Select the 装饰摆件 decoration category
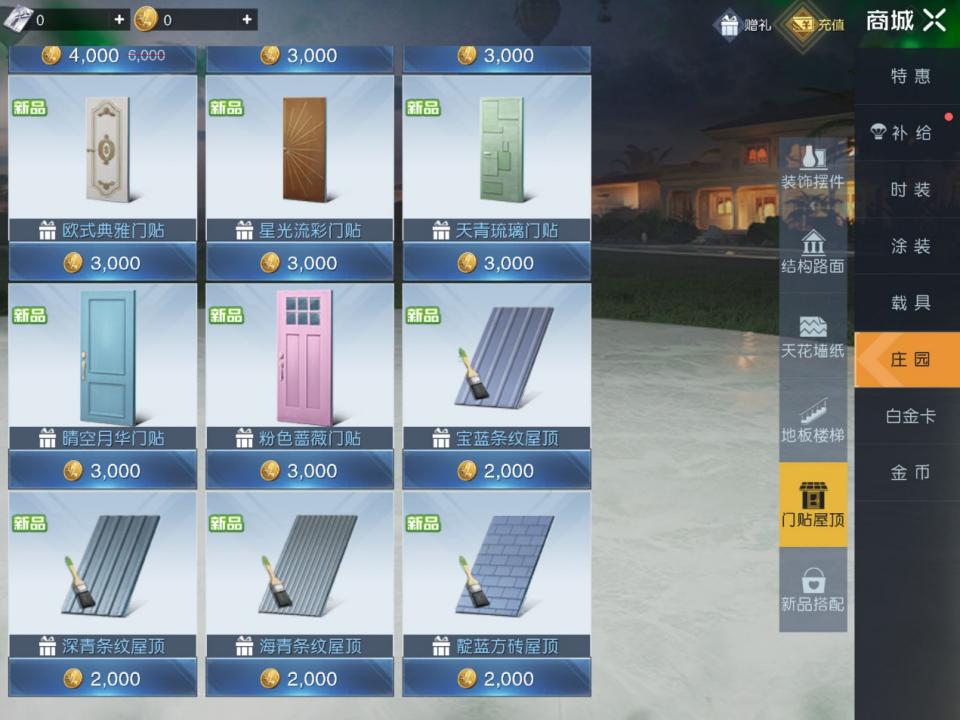960x720 pixels. coord(812,167)
